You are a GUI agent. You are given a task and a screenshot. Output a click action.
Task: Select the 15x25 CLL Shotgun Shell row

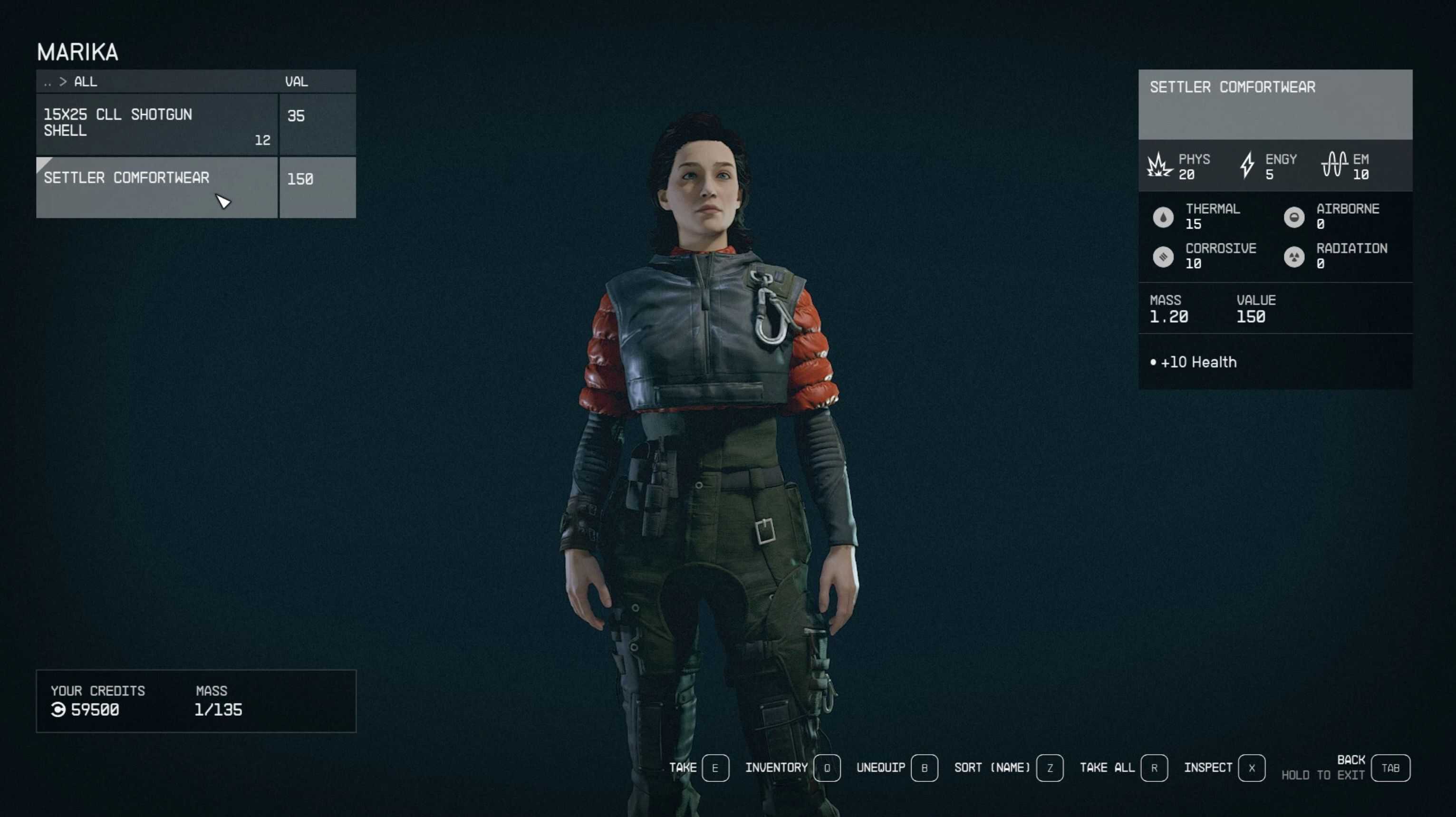click(x=156, y=124)
